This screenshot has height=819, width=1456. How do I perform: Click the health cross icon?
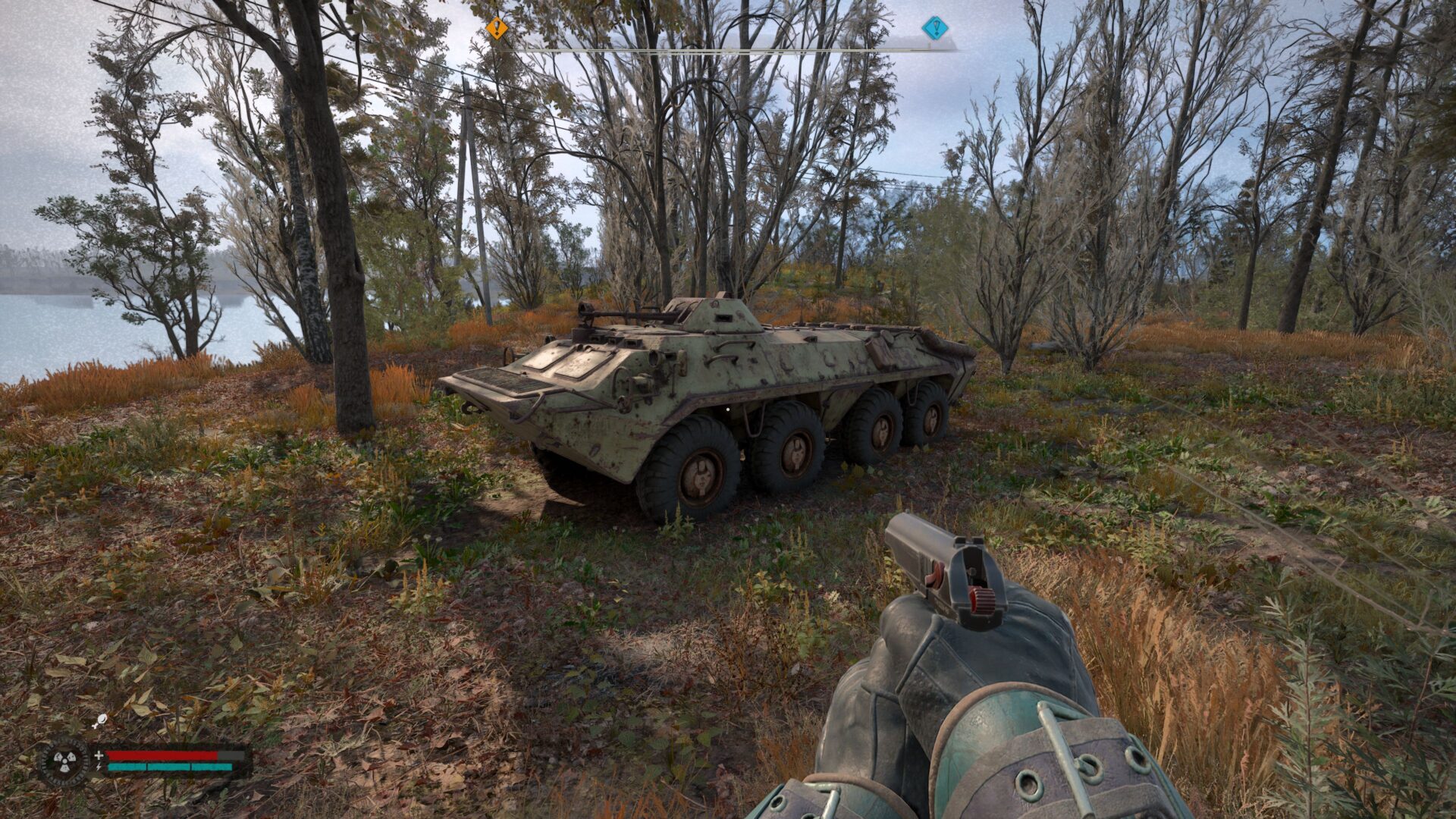click(x=99, y=755)
